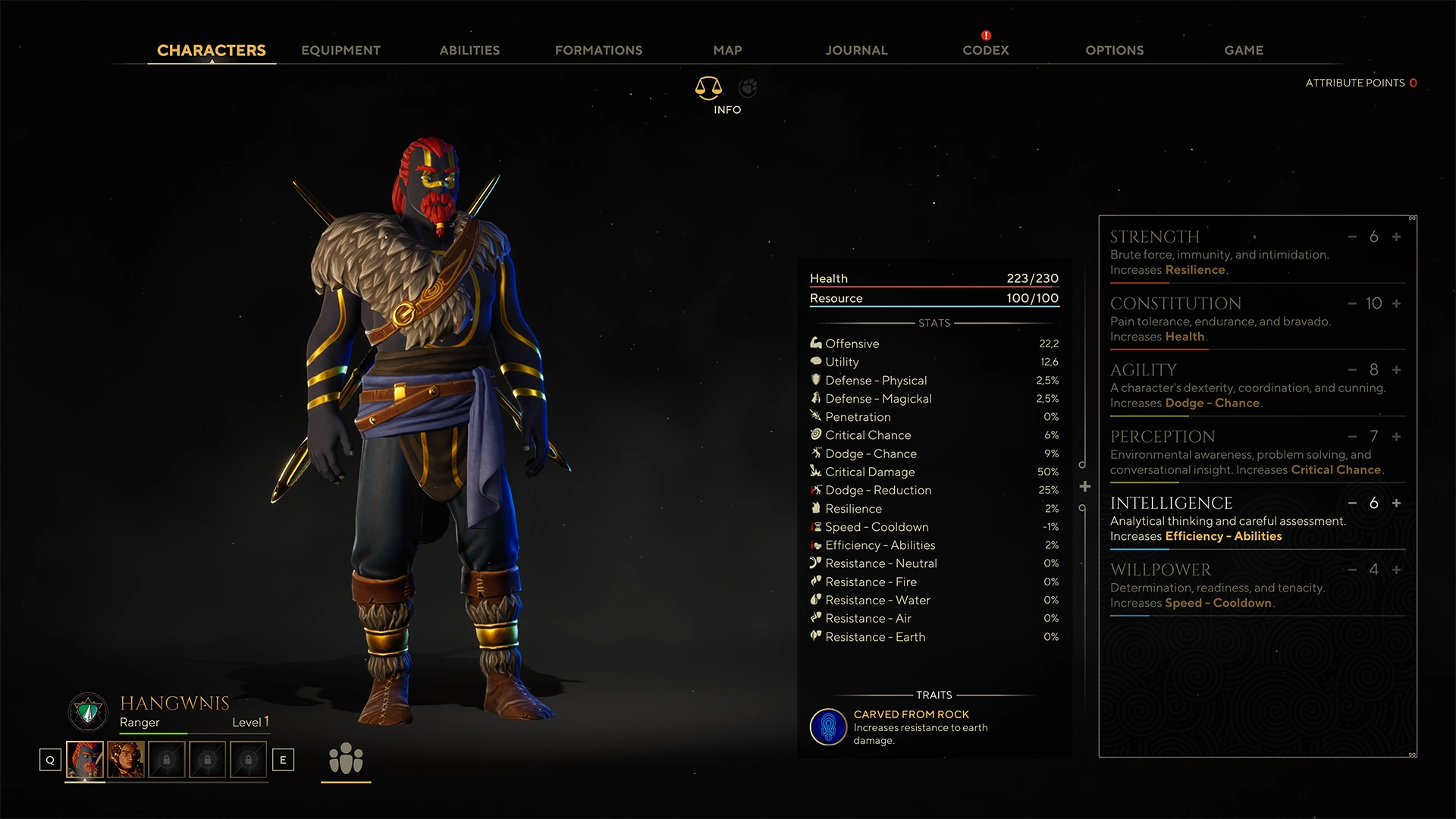Select the second party member portrait
The image size is (1456, 819).
[127, 759]
